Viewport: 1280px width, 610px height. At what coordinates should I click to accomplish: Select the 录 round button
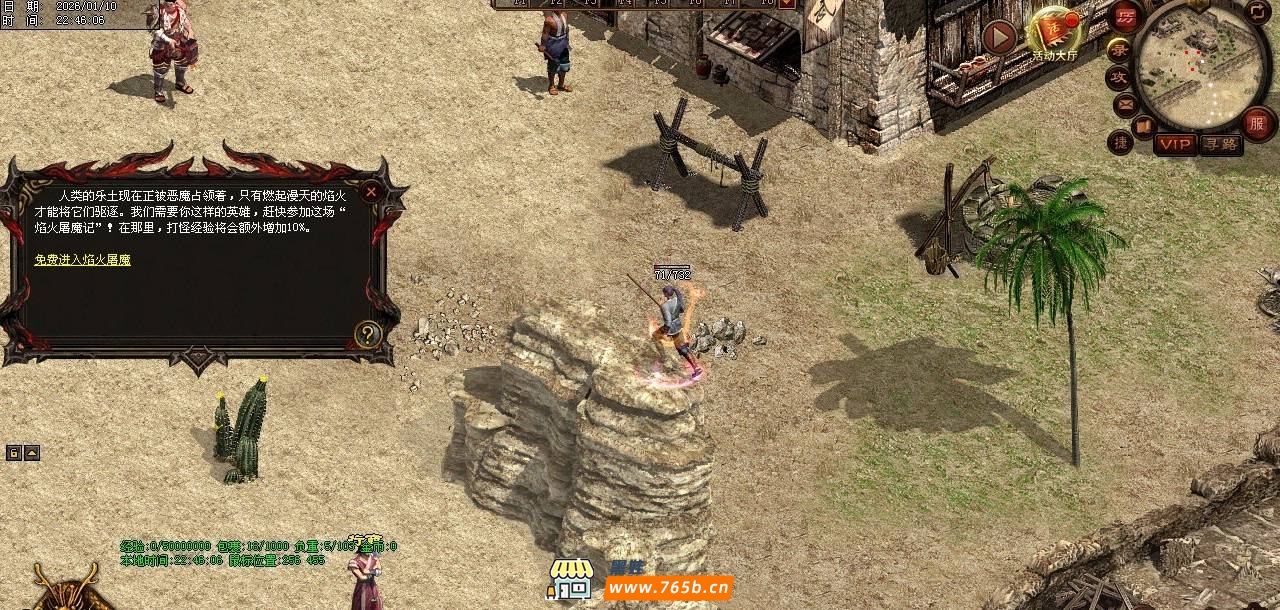1119,49
